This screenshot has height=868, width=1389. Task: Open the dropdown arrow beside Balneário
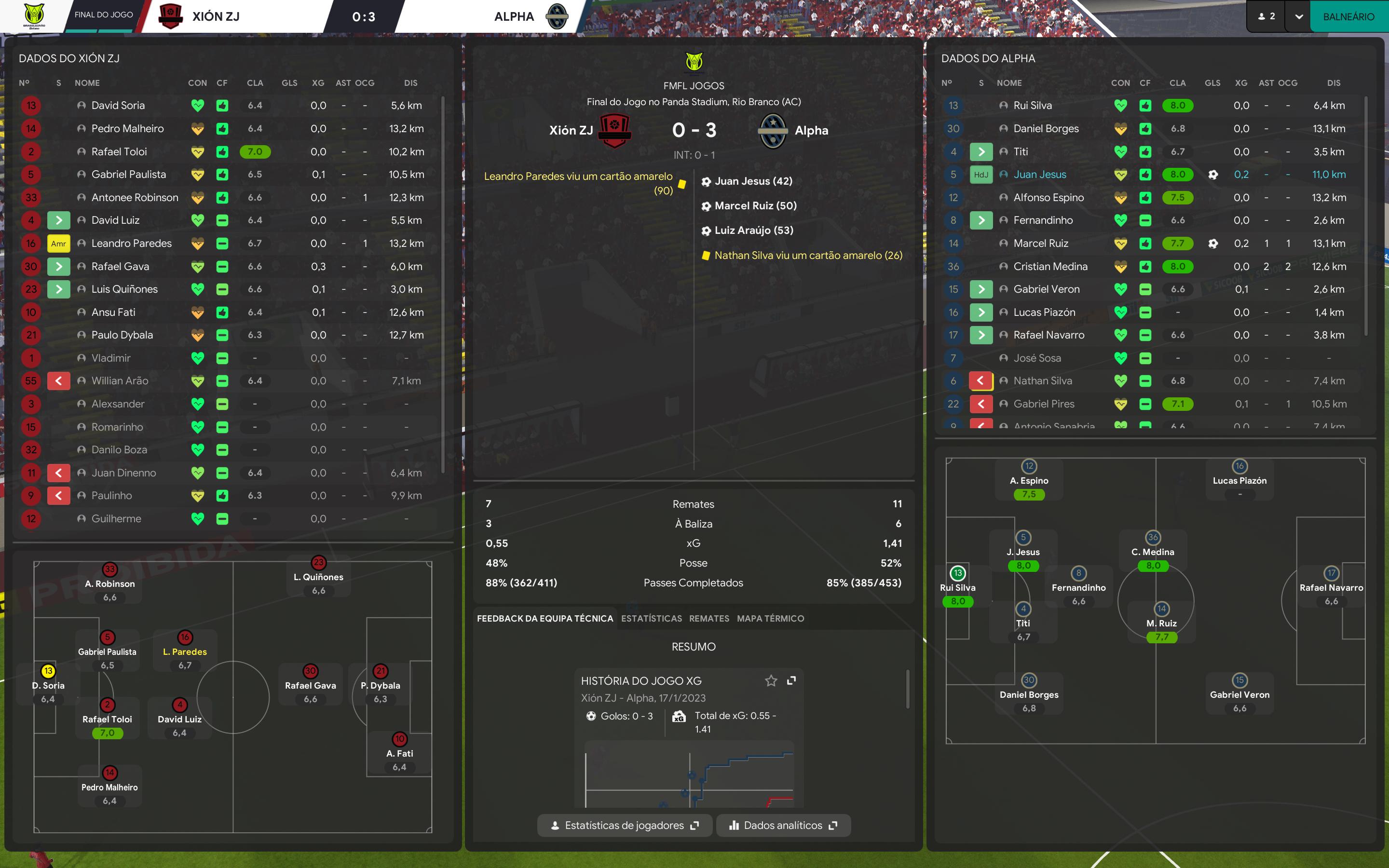point(1299,17)
